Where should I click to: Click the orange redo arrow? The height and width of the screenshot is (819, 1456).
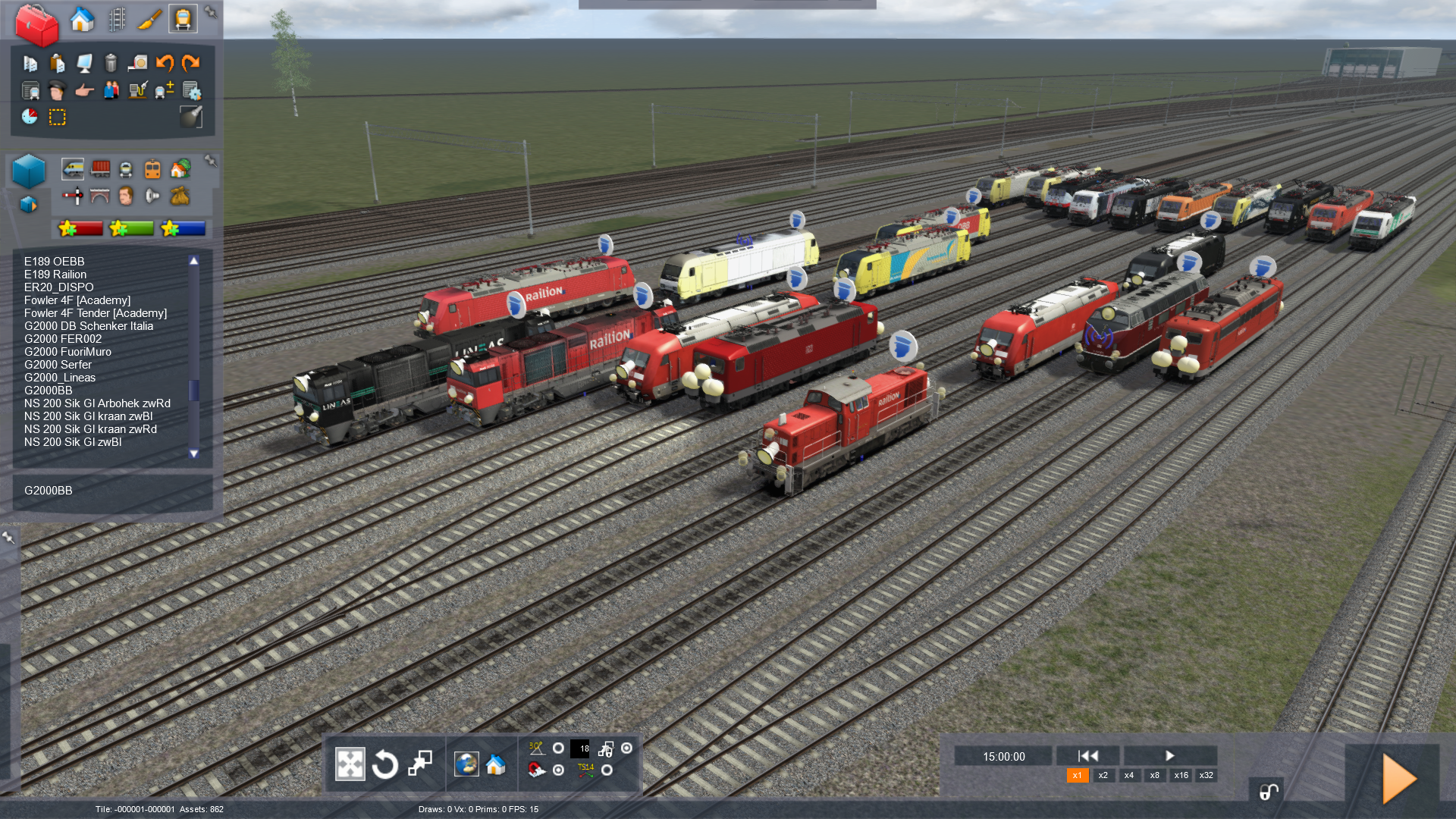tap(190, 63)
